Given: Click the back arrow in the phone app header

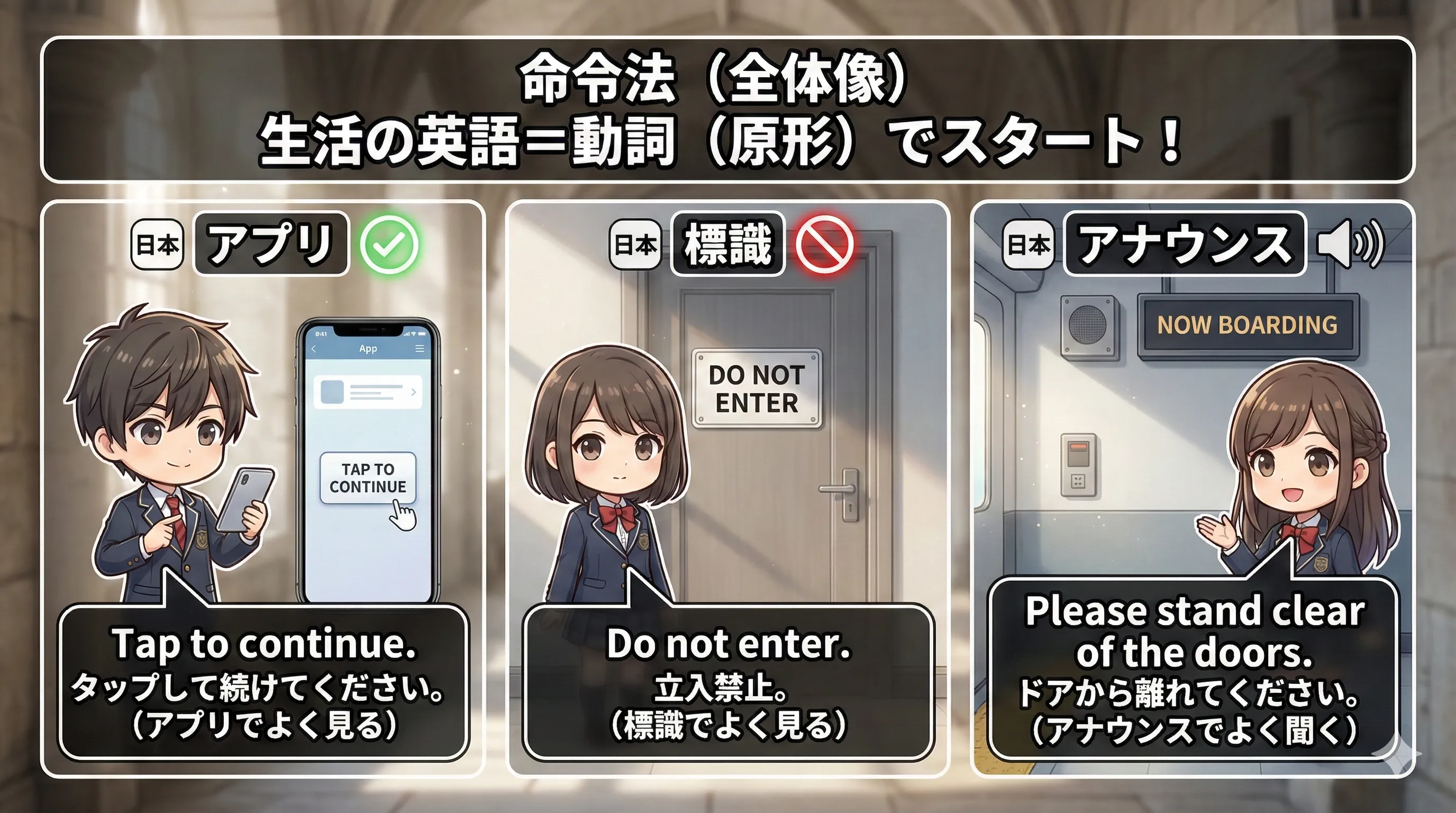Looking at the screenshot, I should (314, 349).
